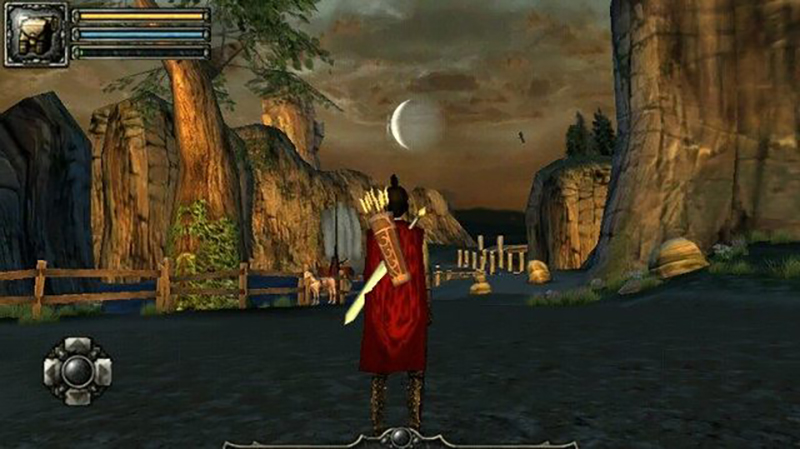Open the bottom panel via the round gem

400,437
